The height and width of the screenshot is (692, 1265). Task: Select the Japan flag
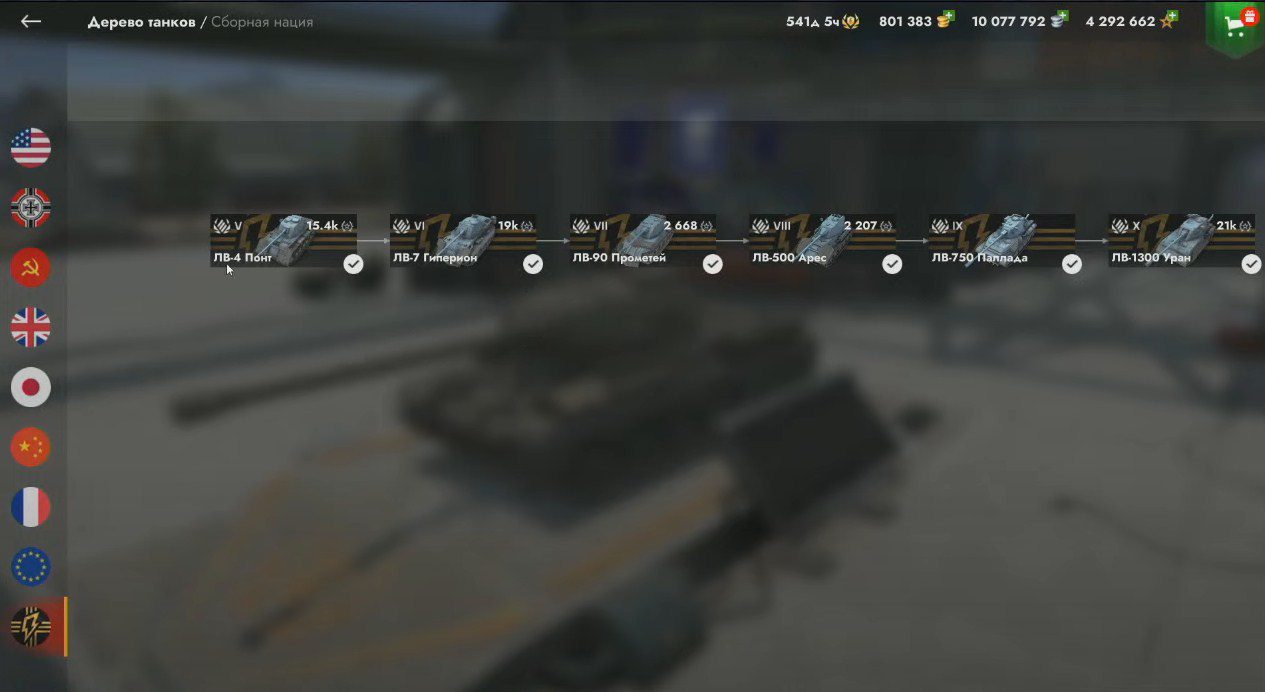pos(31,387)
